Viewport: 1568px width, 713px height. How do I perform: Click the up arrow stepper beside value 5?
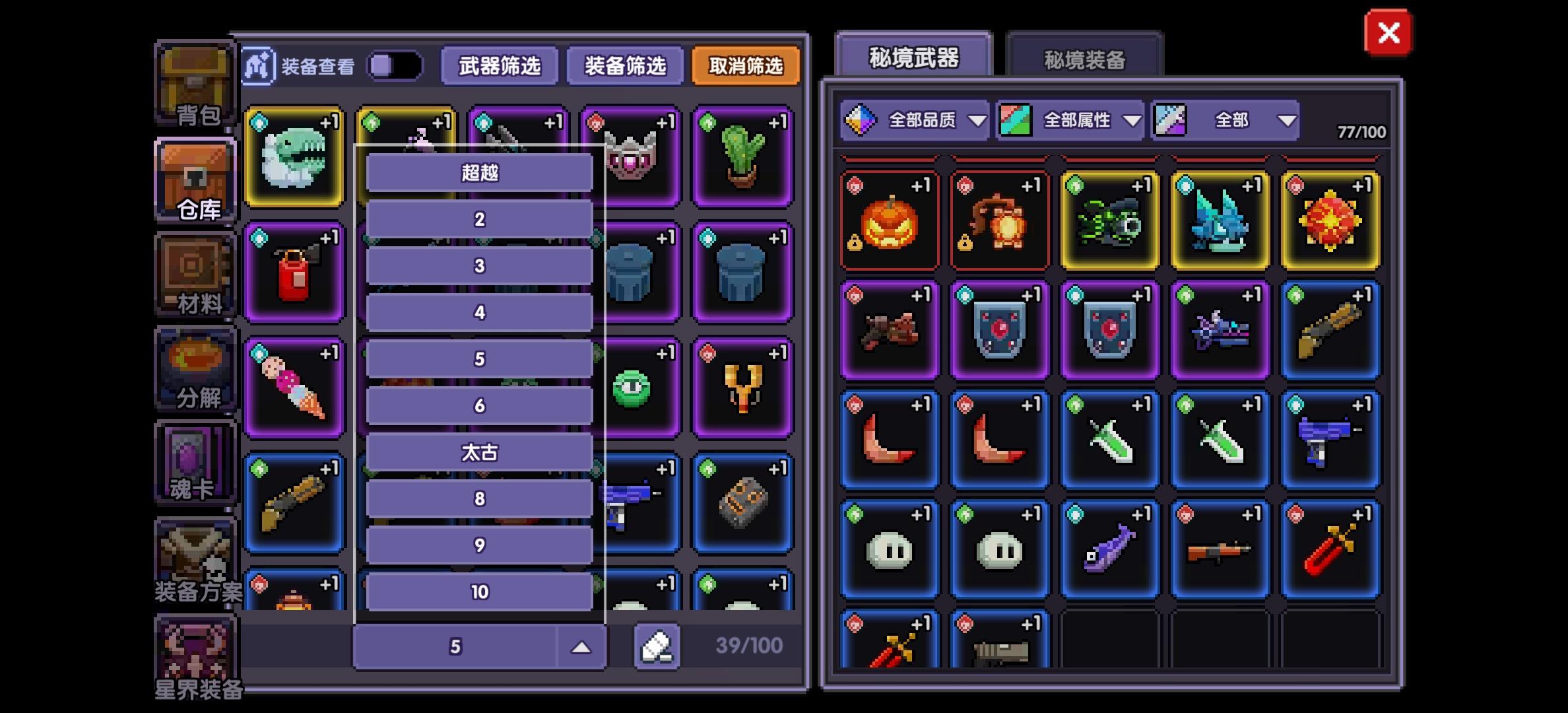pos(579,646)
